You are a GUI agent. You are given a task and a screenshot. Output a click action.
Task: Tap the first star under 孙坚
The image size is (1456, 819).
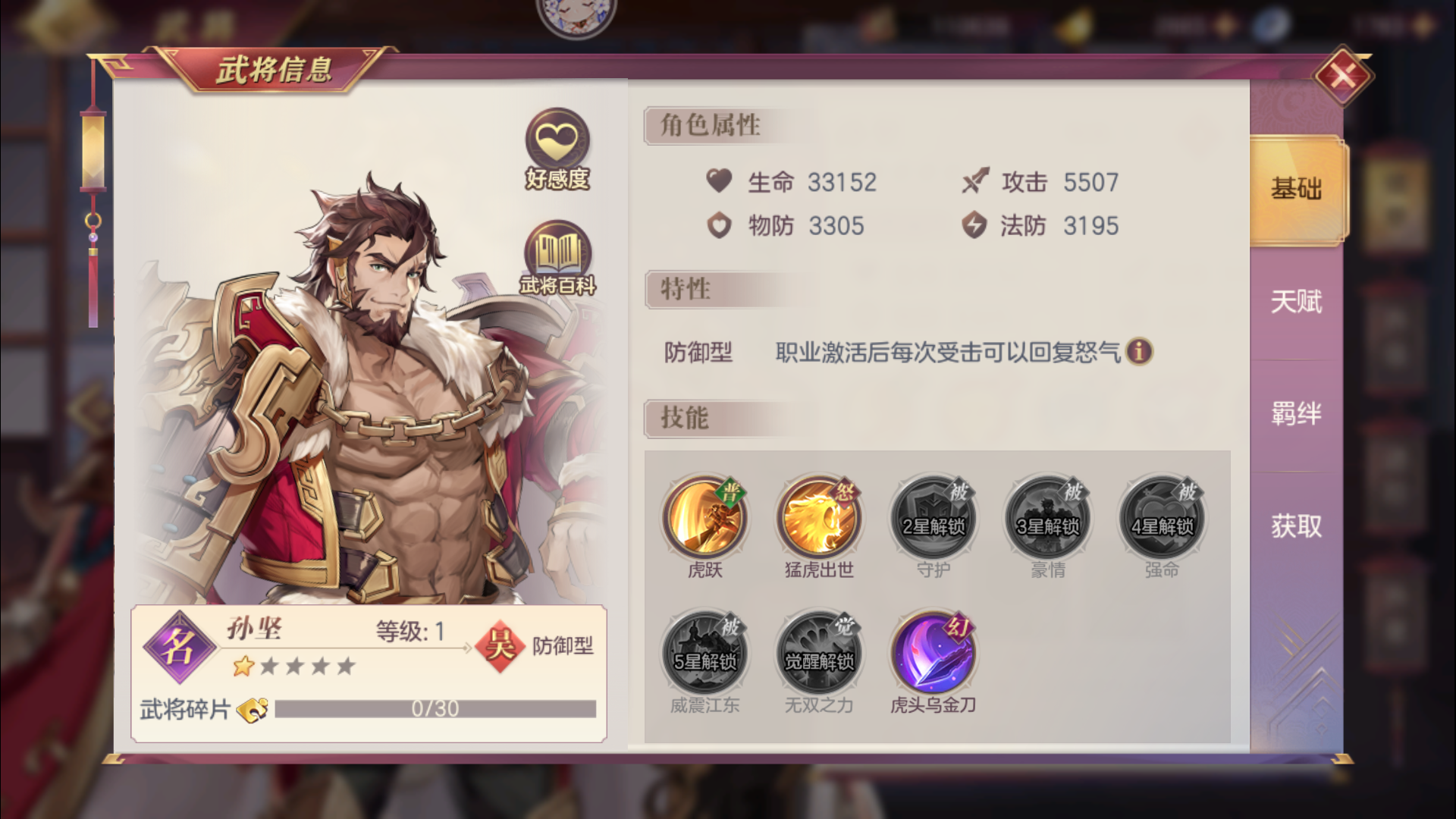[244, 664]
